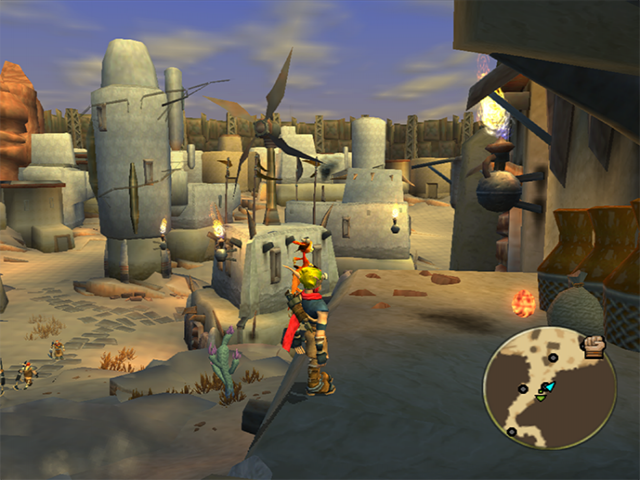The width and height of the screenshot is (640, 480).
Task: Select the green triangle marker on the minimap
Action: coord(541,397)
